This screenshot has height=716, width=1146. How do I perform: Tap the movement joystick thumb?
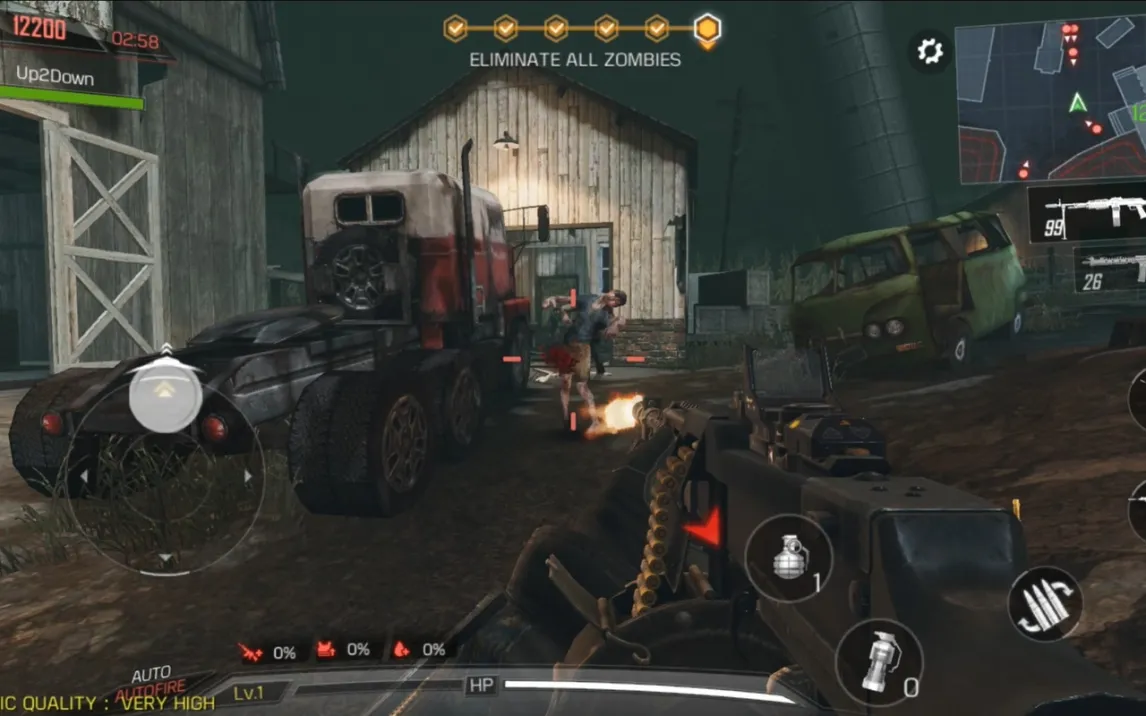pyautogui.click(x=165, y=396)
